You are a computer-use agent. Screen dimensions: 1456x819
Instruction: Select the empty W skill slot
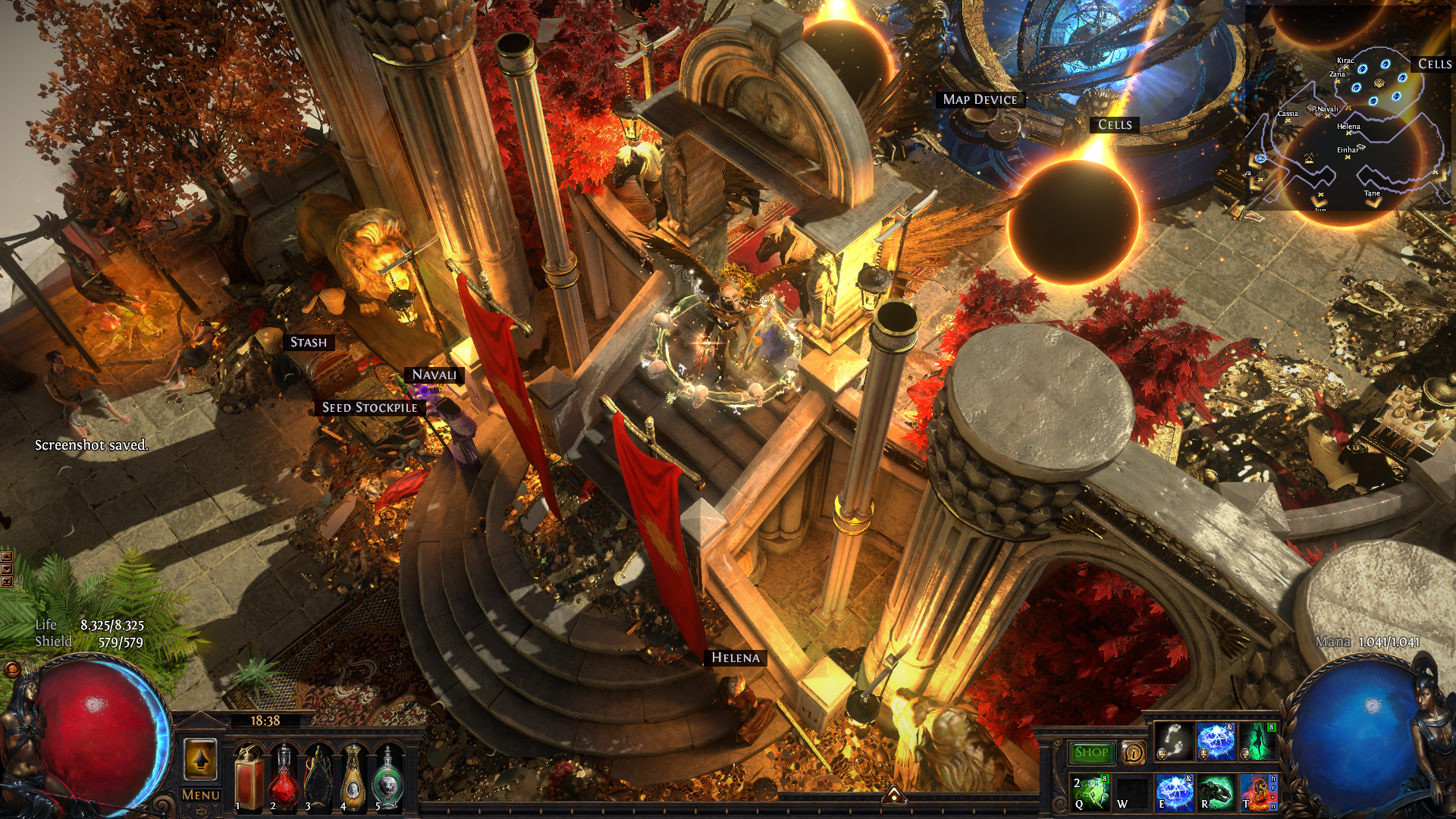[x=1131, y=792]
